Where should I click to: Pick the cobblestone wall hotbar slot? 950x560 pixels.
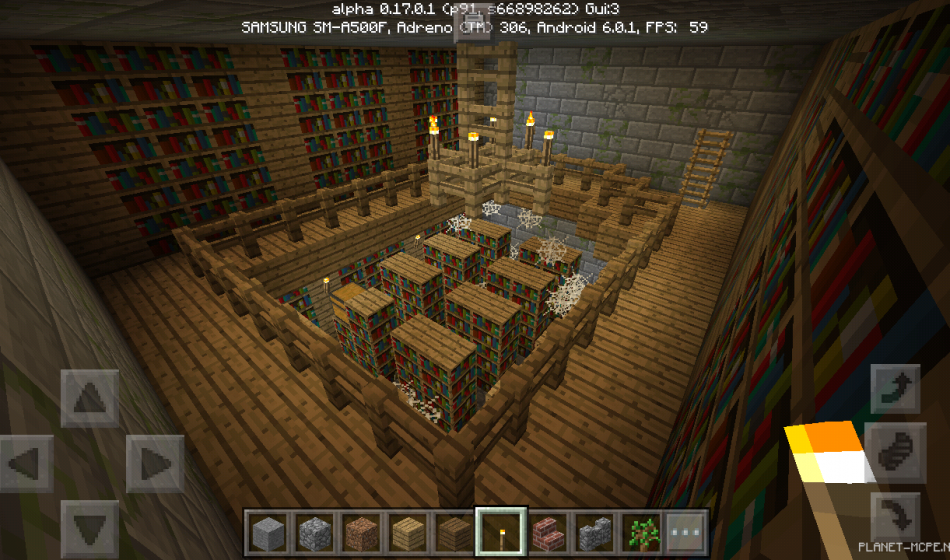pyautogui.click(x=592, y=530)
